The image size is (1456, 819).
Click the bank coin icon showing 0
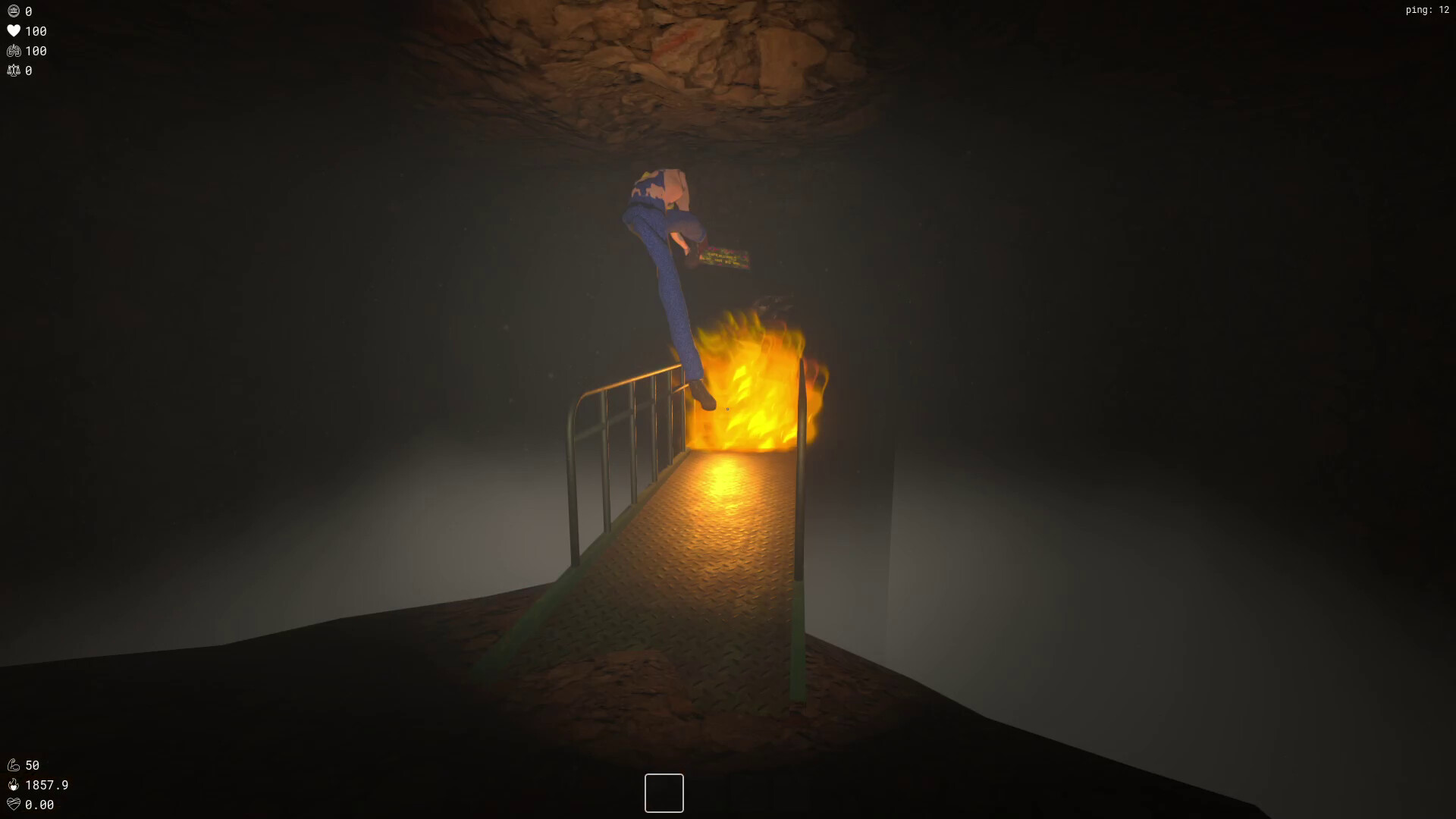(x=14, y=11)
